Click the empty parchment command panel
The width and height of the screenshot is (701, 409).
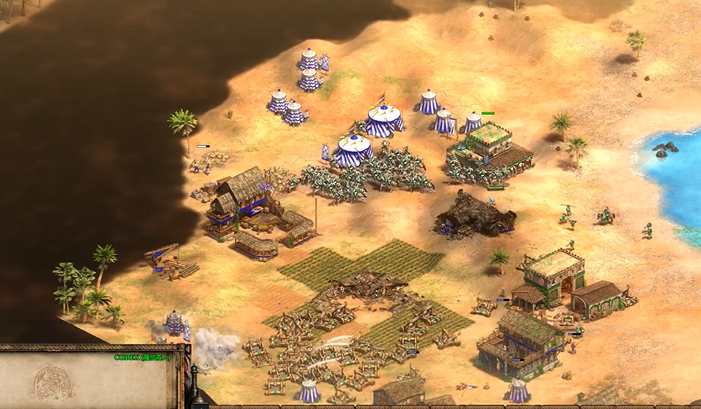pos(90,383)
